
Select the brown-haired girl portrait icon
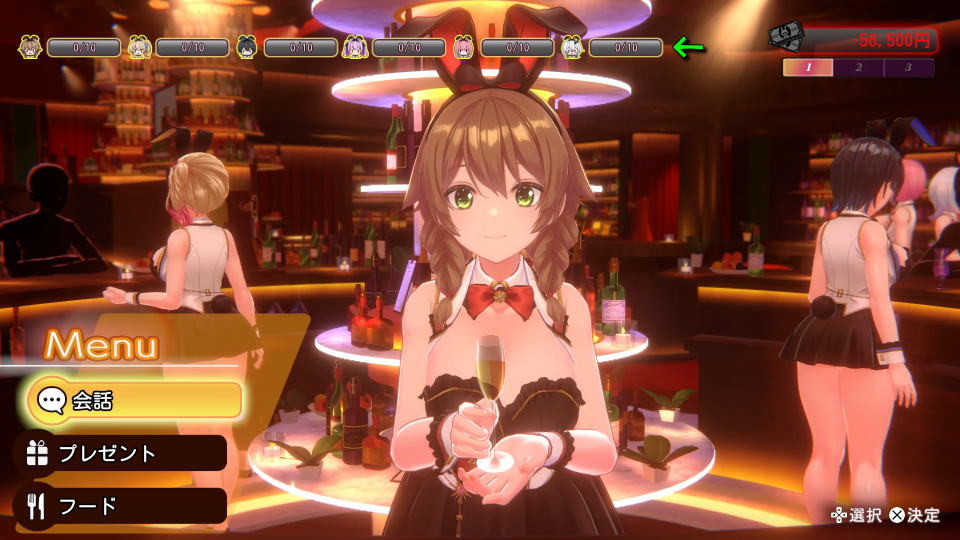30,47
